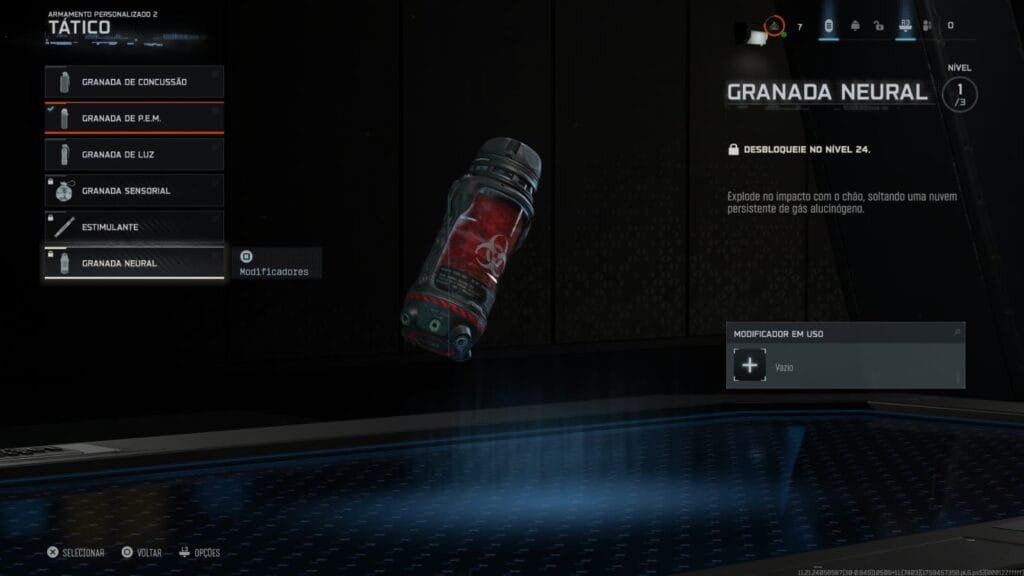
Task: Choose Granada de P.E.M.
Action: tap(134, 118)
